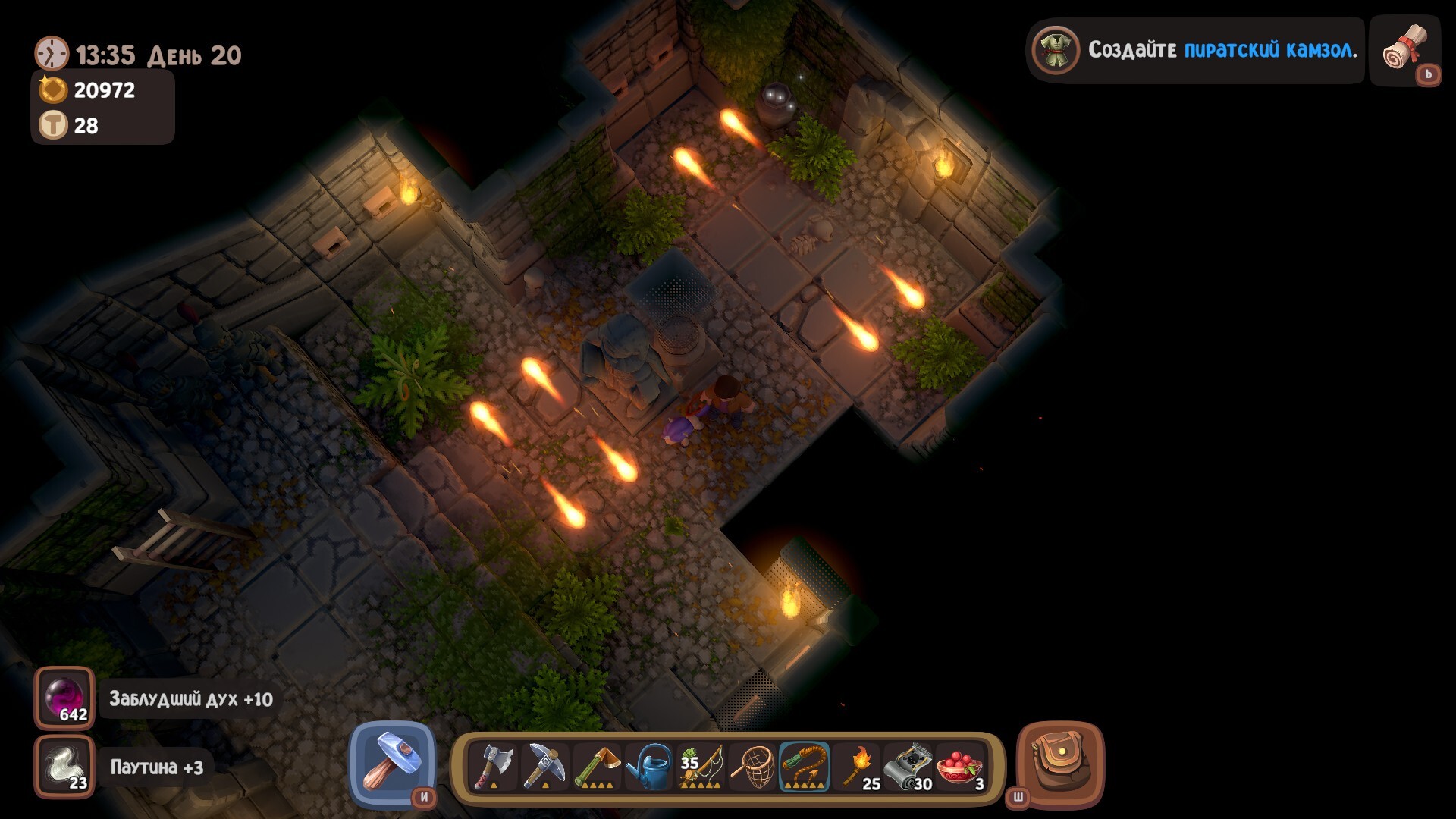Select the axe in the hotbar
Viewport: 1456px width, 819px height.
click(x=494, y=767)
